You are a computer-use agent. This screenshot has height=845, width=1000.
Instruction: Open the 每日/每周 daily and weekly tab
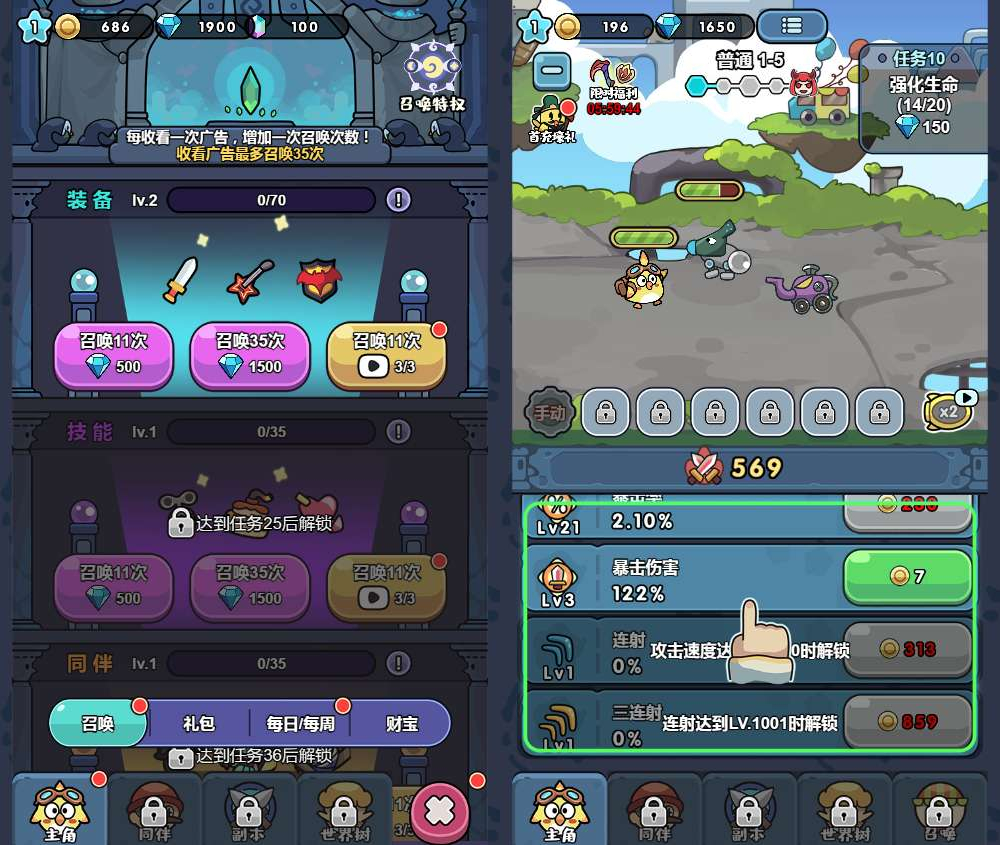point(299,723)
